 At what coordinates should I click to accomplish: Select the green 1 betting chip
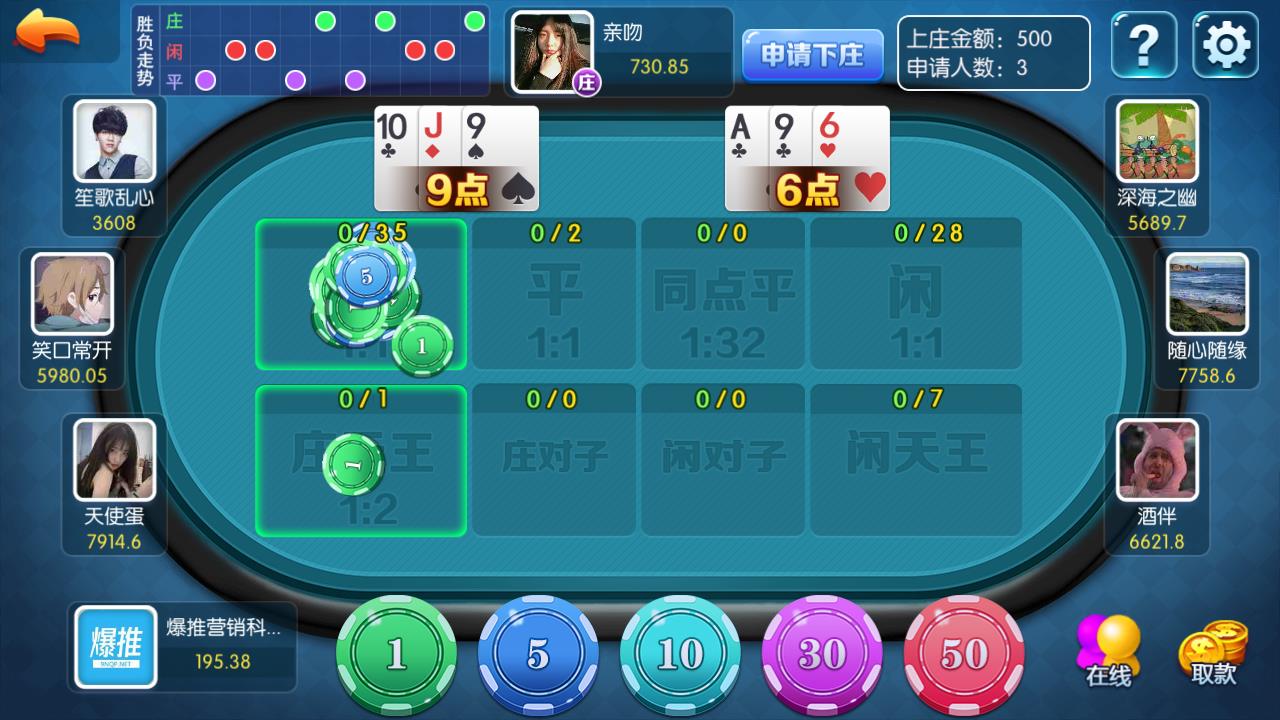pos(397,655)
